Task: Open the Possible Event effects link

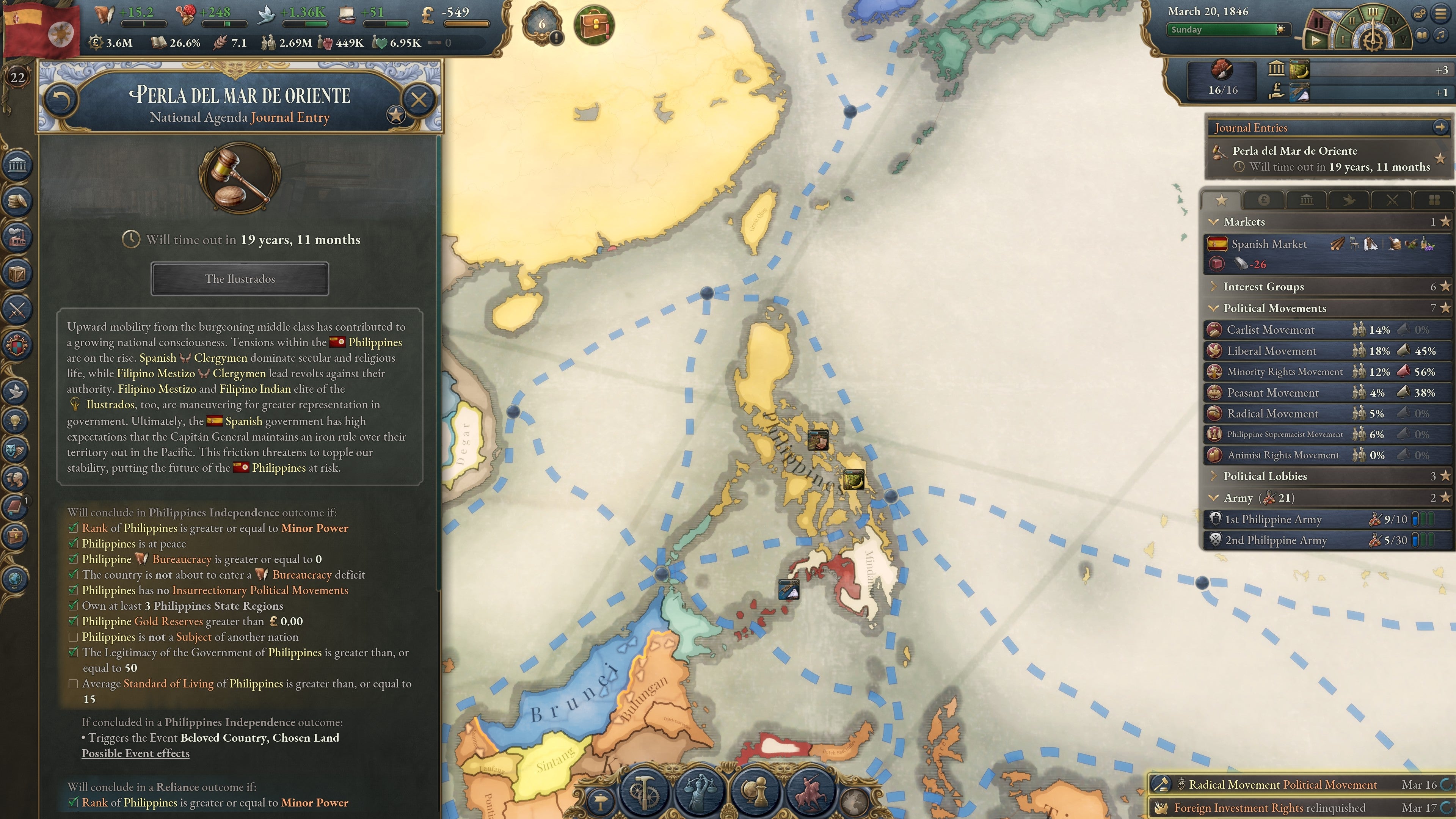Action: pos(135,753)
